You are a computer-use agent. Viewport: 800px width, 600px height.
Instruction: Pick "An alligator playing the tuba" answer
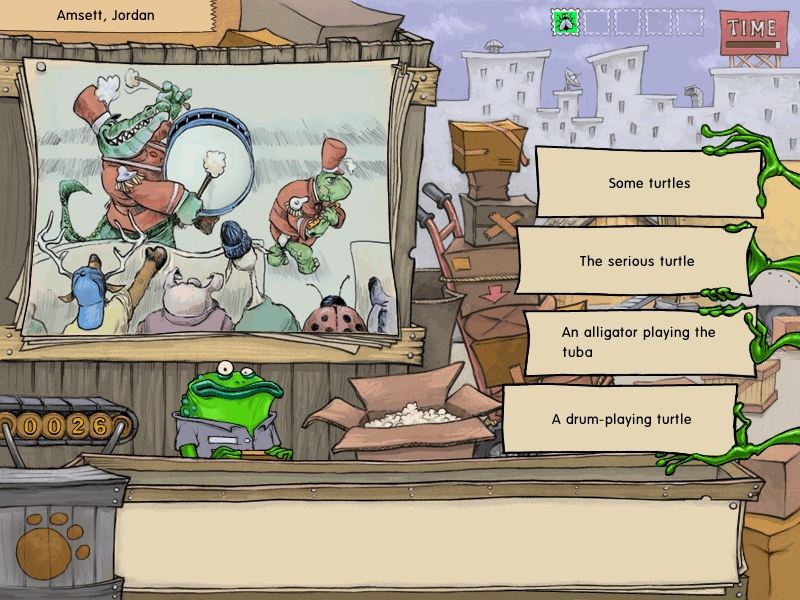[639, 341]
